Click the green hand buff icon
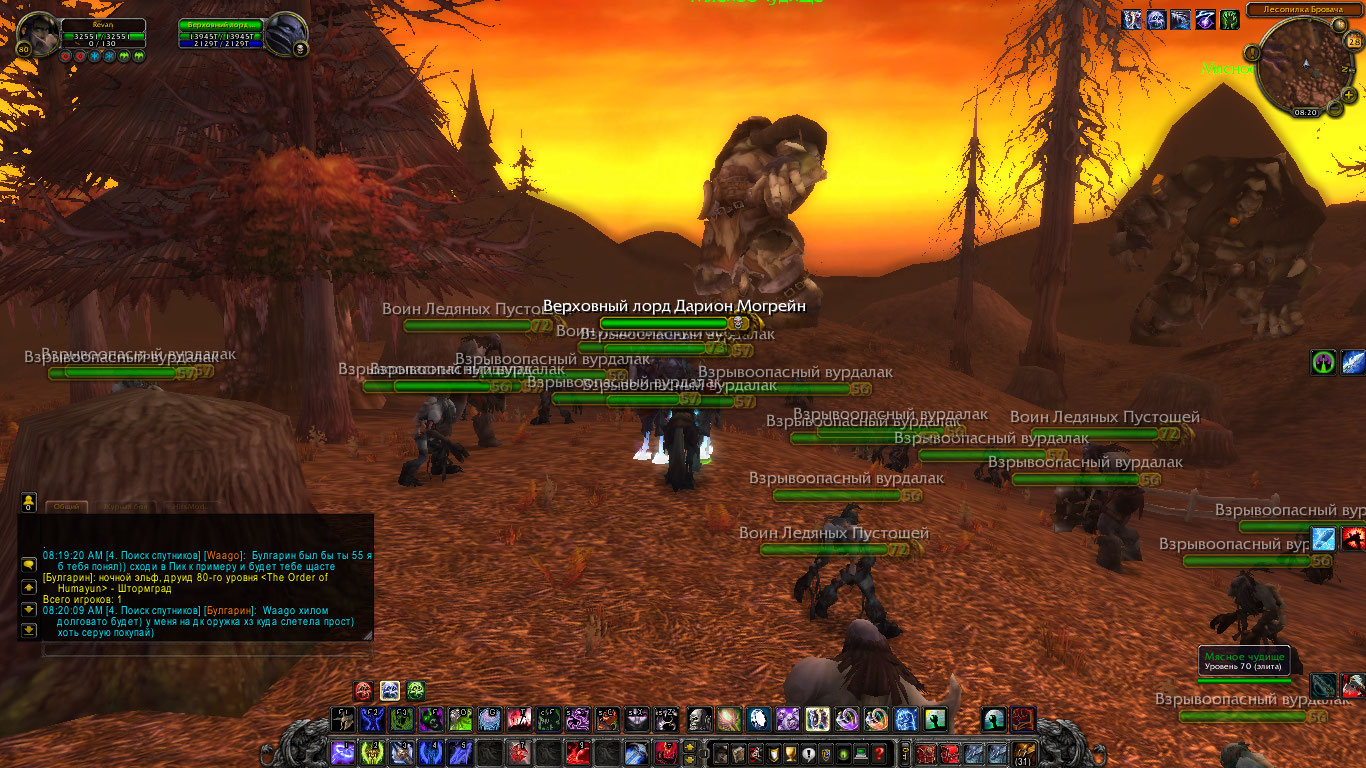 pyautogui.click(x=1229, y=19)
